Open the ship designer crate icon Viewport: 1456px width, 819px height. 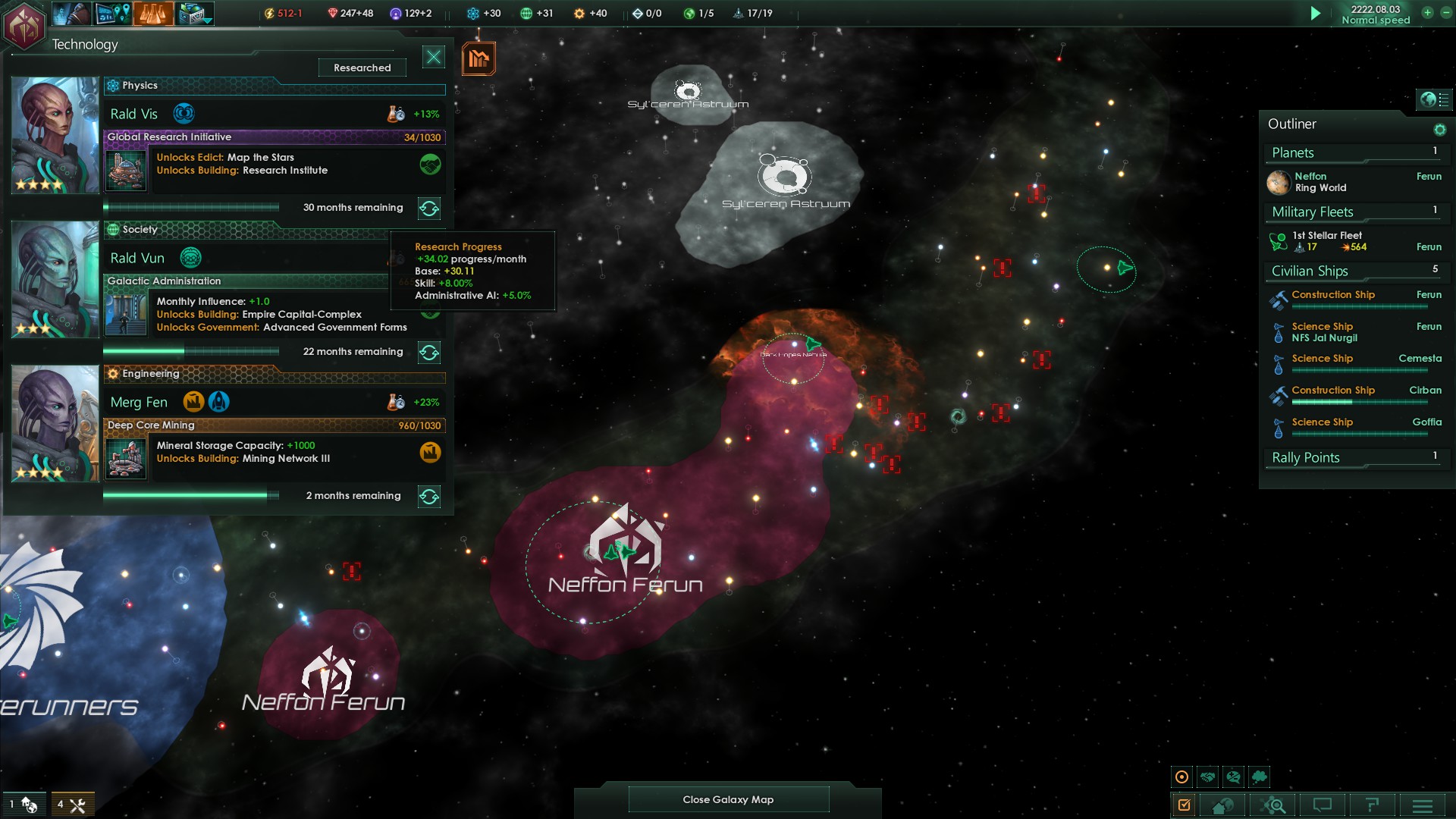point(194,14)
